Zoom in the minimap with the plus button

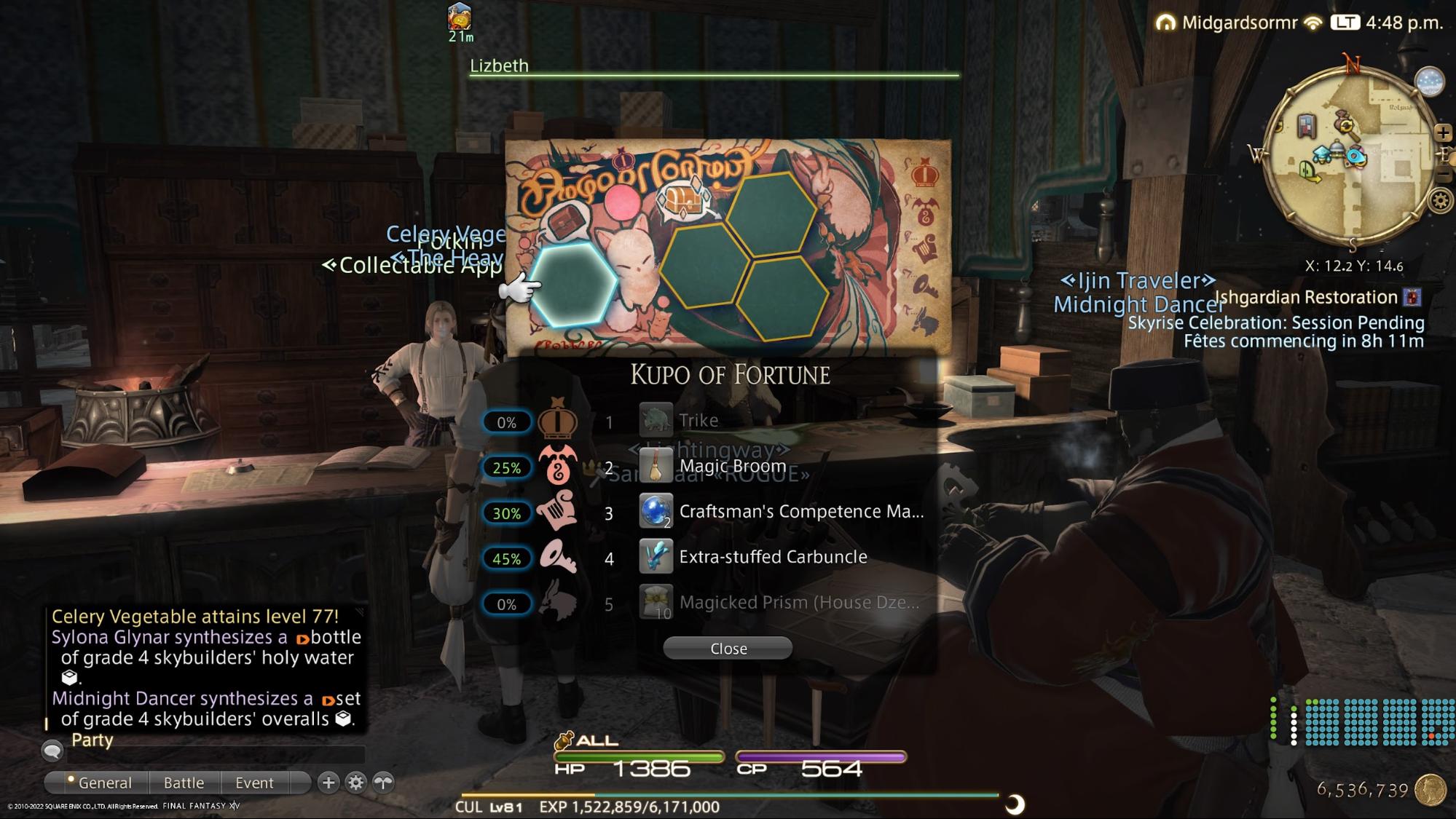coord(1444,133)
